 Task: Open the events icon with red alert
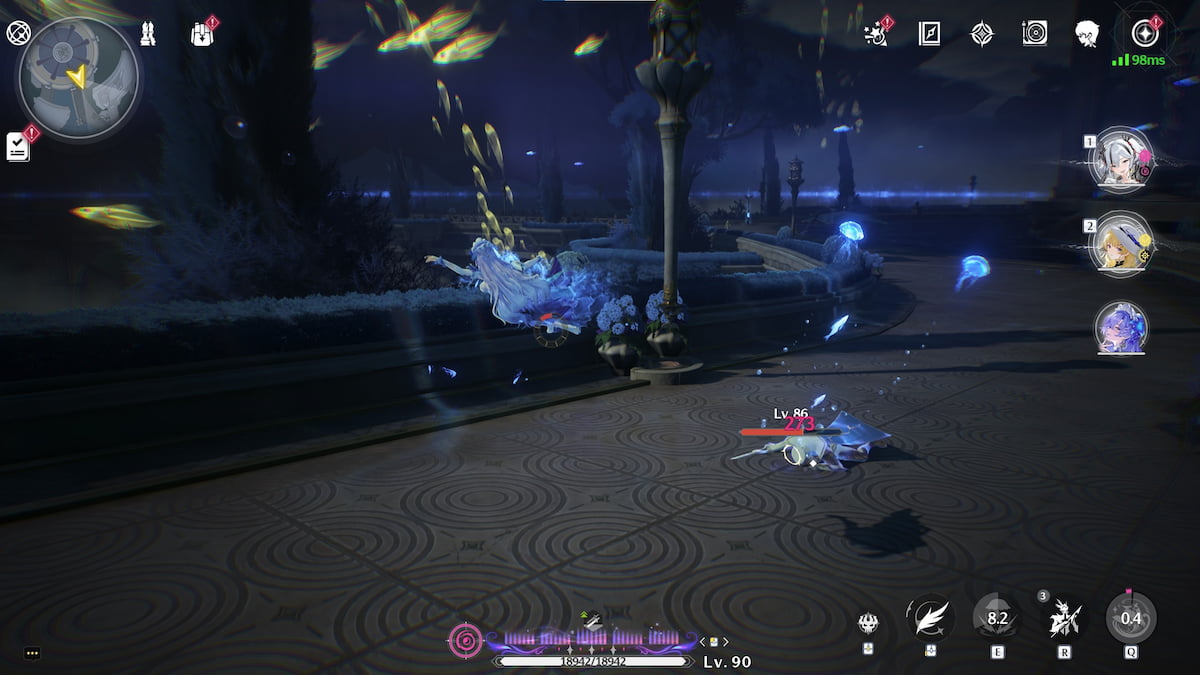point(877,33)
